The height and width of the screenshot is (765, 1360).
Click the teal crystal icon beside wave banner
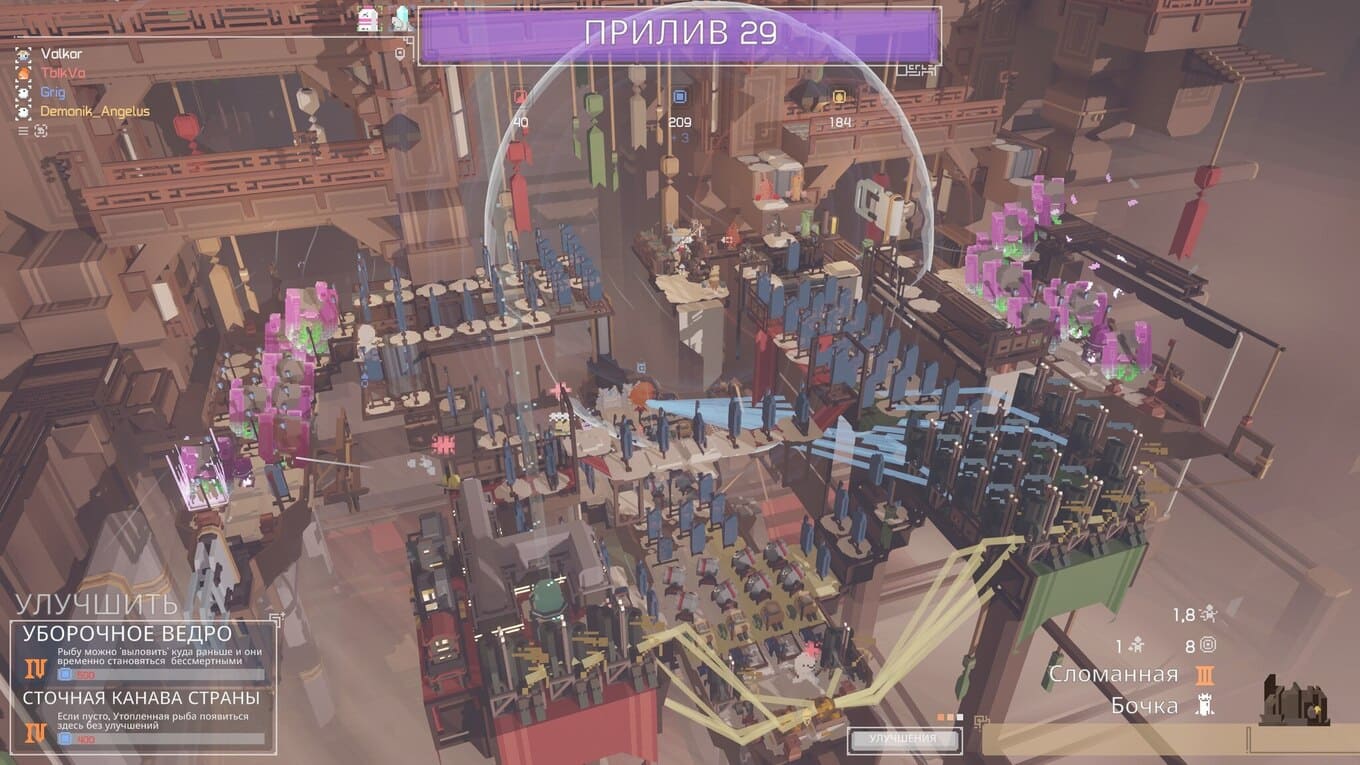(x=401, y=19)
